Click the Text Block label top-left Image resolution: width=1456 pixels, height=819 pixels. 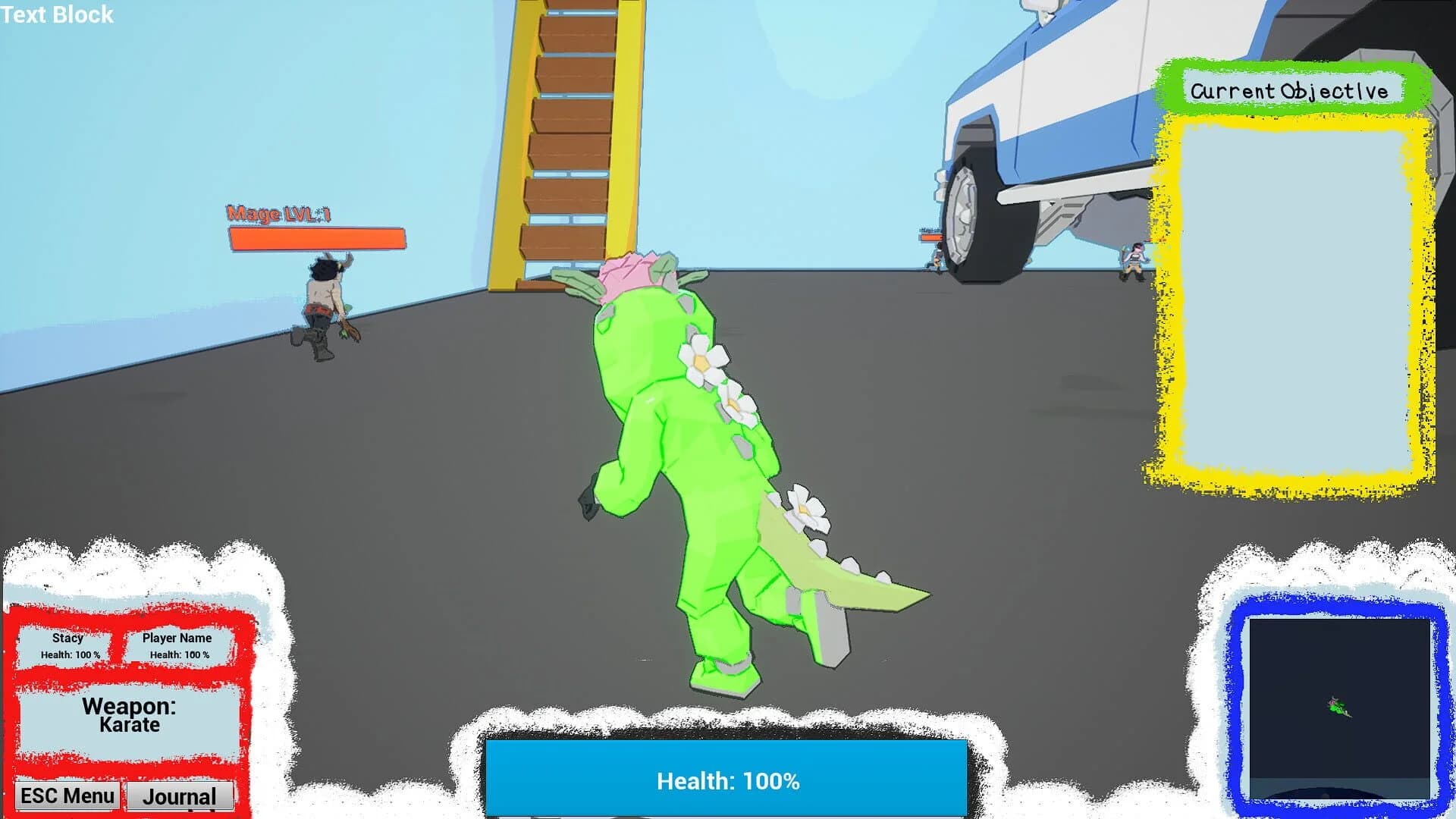click(56, 15)
